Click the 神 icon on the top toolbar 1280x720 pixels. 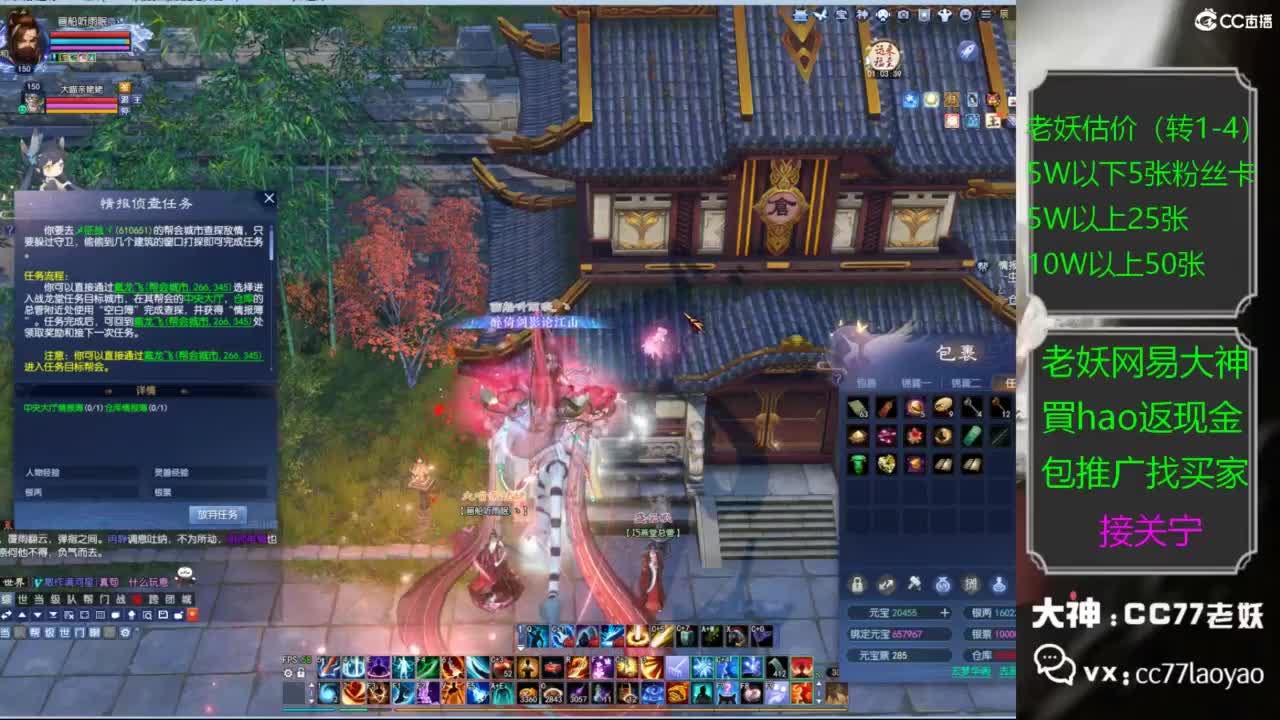point(863,15)
